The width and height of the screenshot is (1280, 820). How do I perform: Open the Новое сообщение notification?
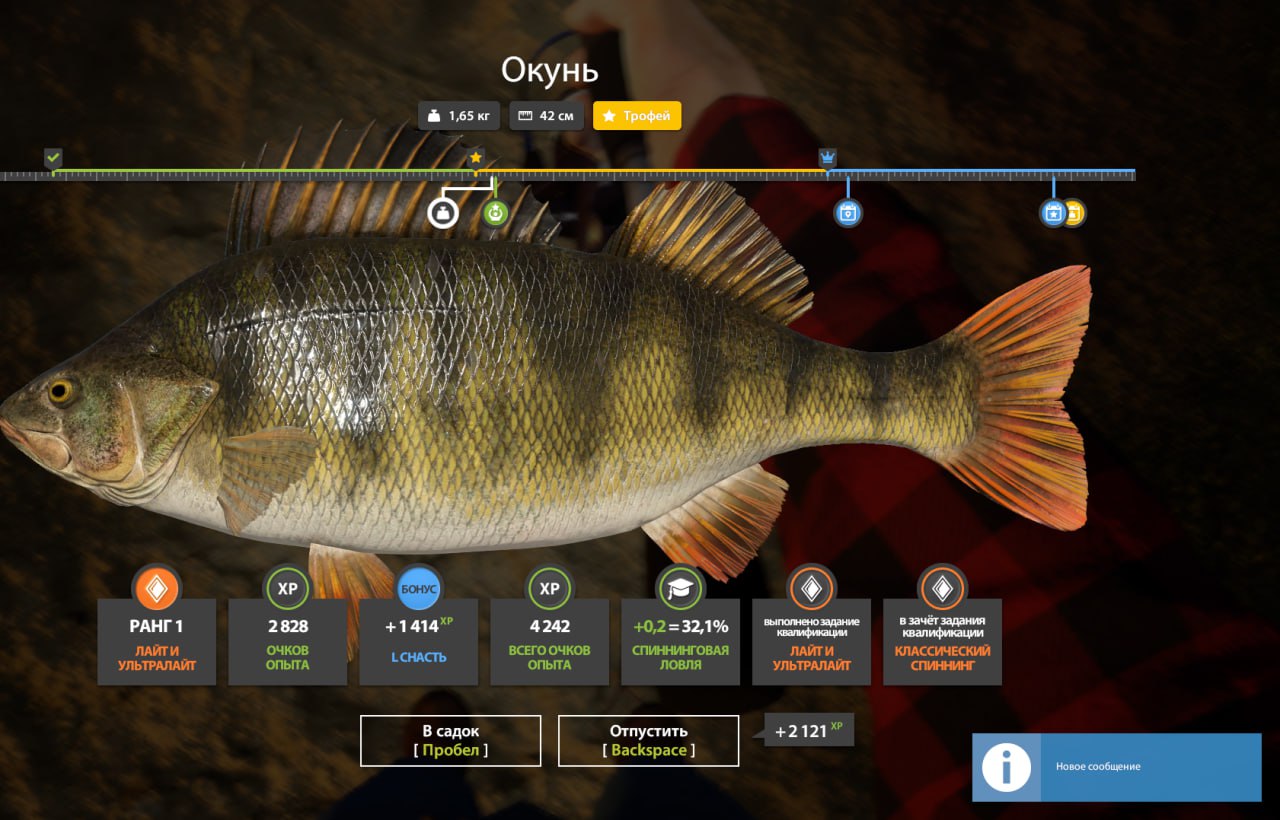click(x=1116, y=767)
